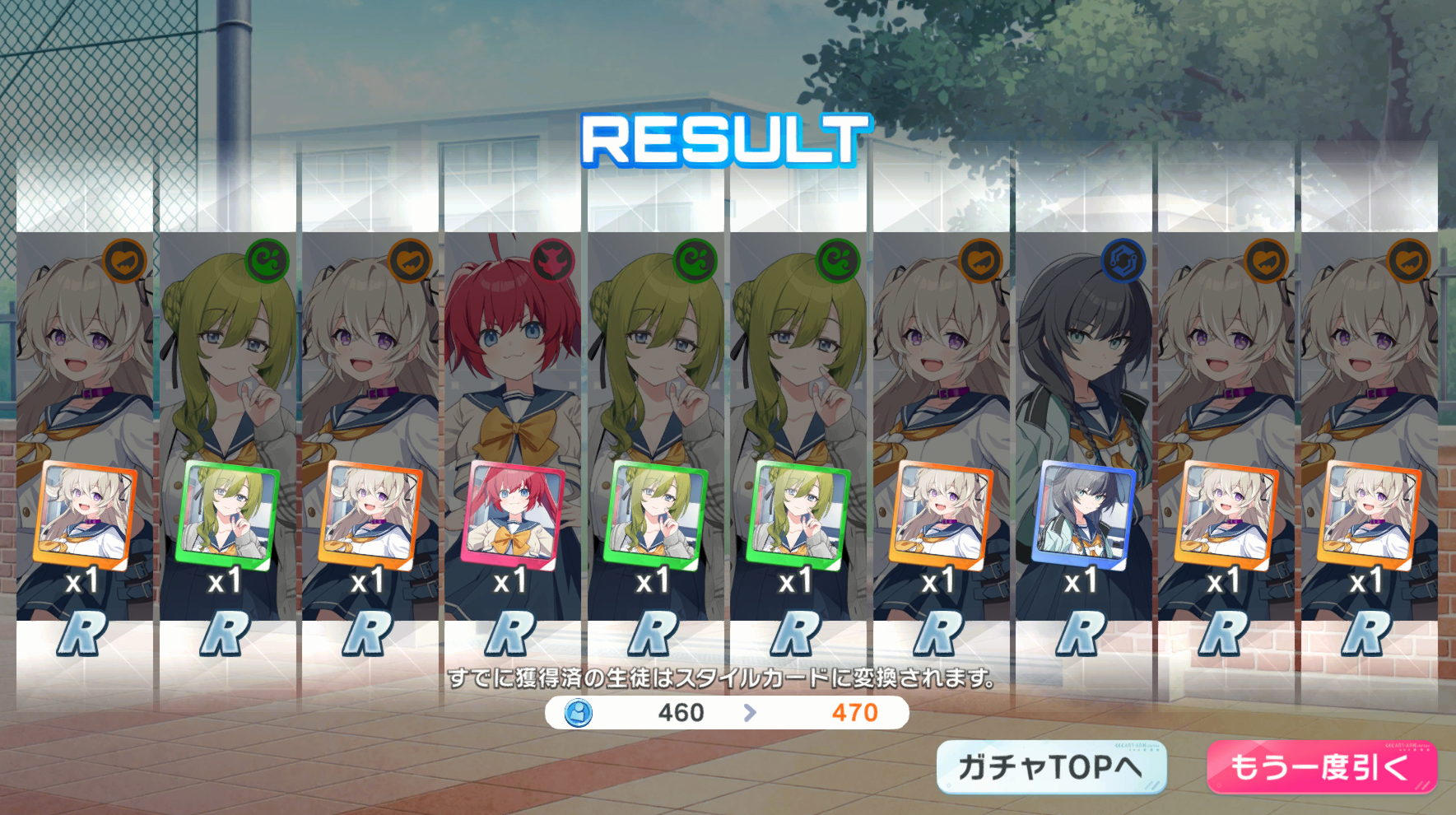Screen dimensions: 1456x815
Task: Select the red-haired student result card
Action: point(512,445)
